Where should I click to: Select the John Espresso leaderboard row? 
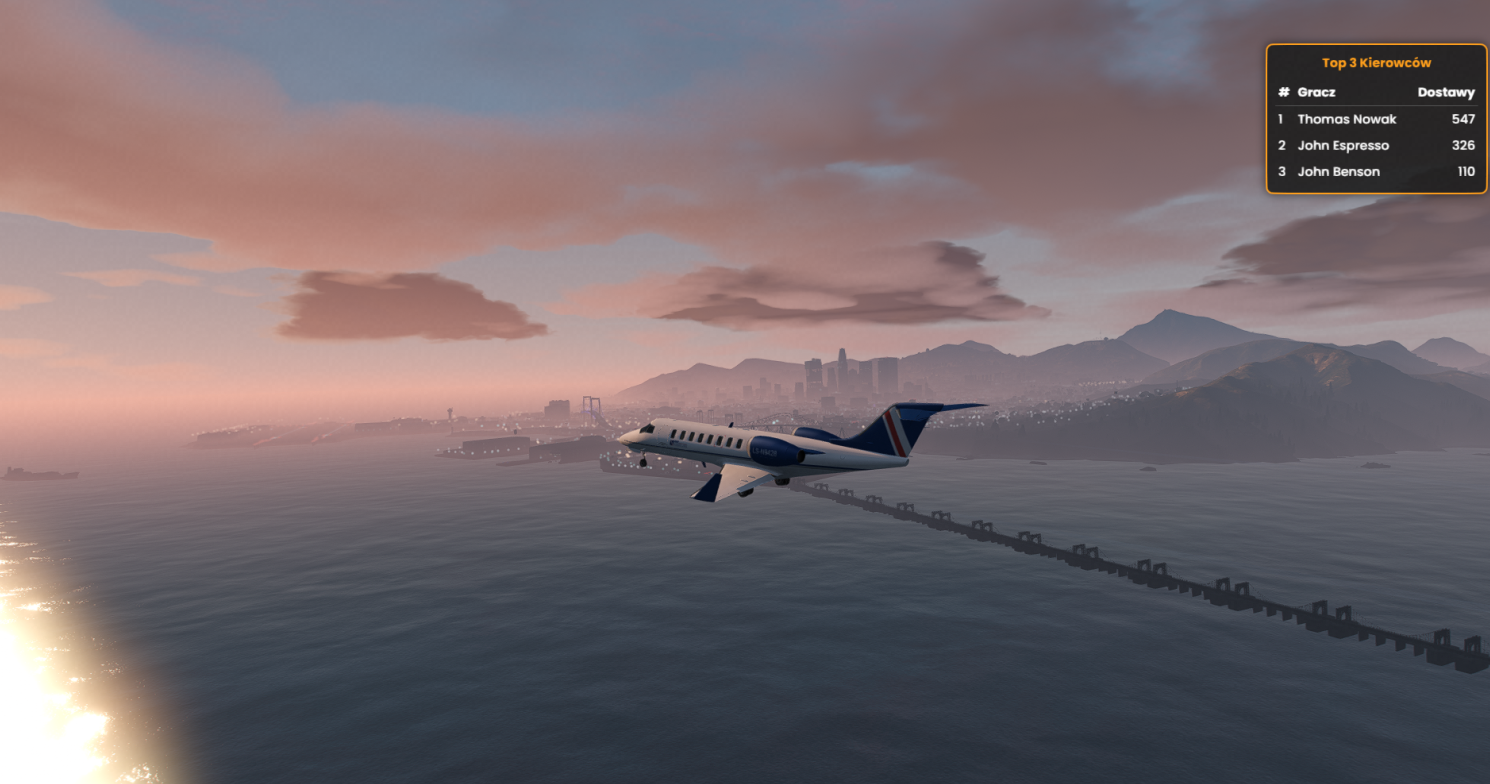(1344, 145)
